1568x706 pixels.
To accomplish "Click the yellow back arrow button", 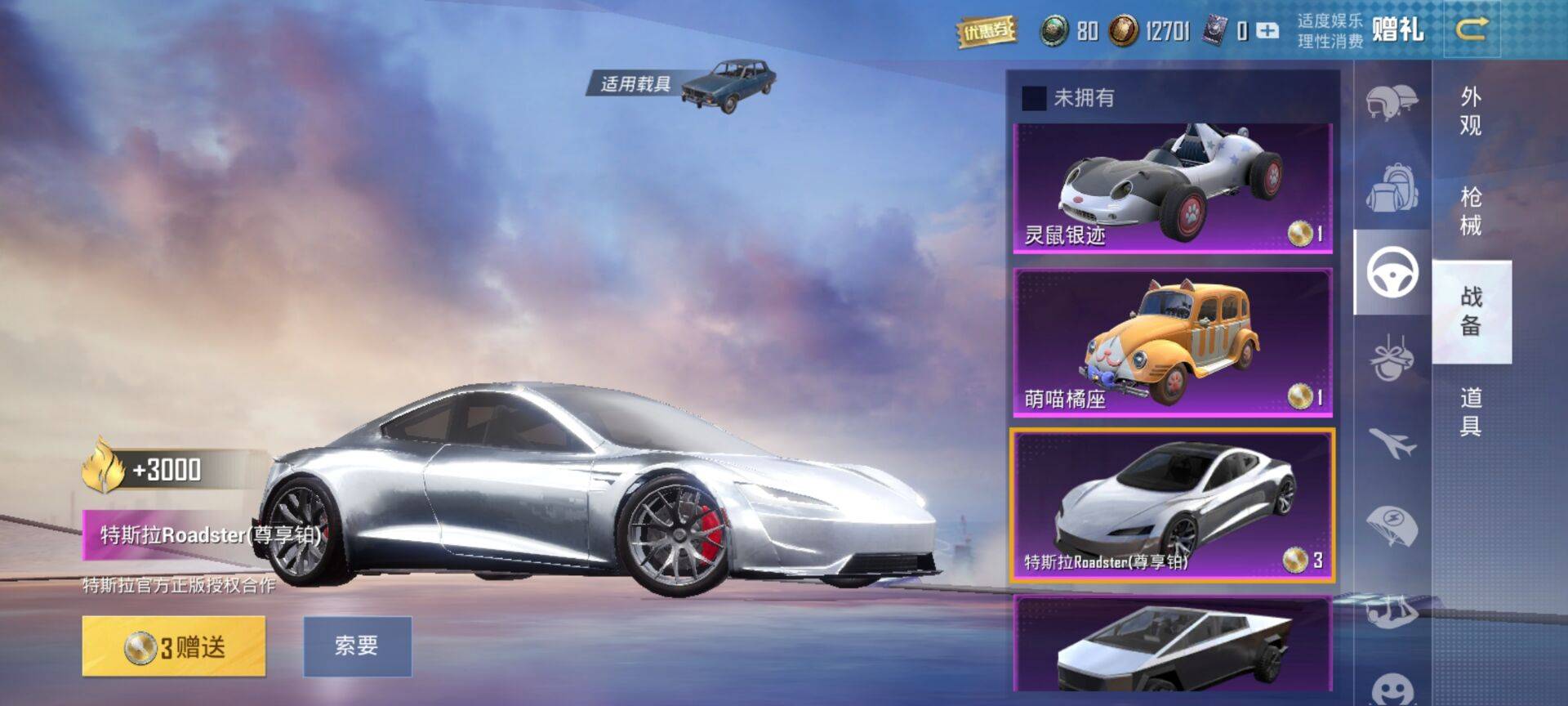I will tap(1472, 30).
